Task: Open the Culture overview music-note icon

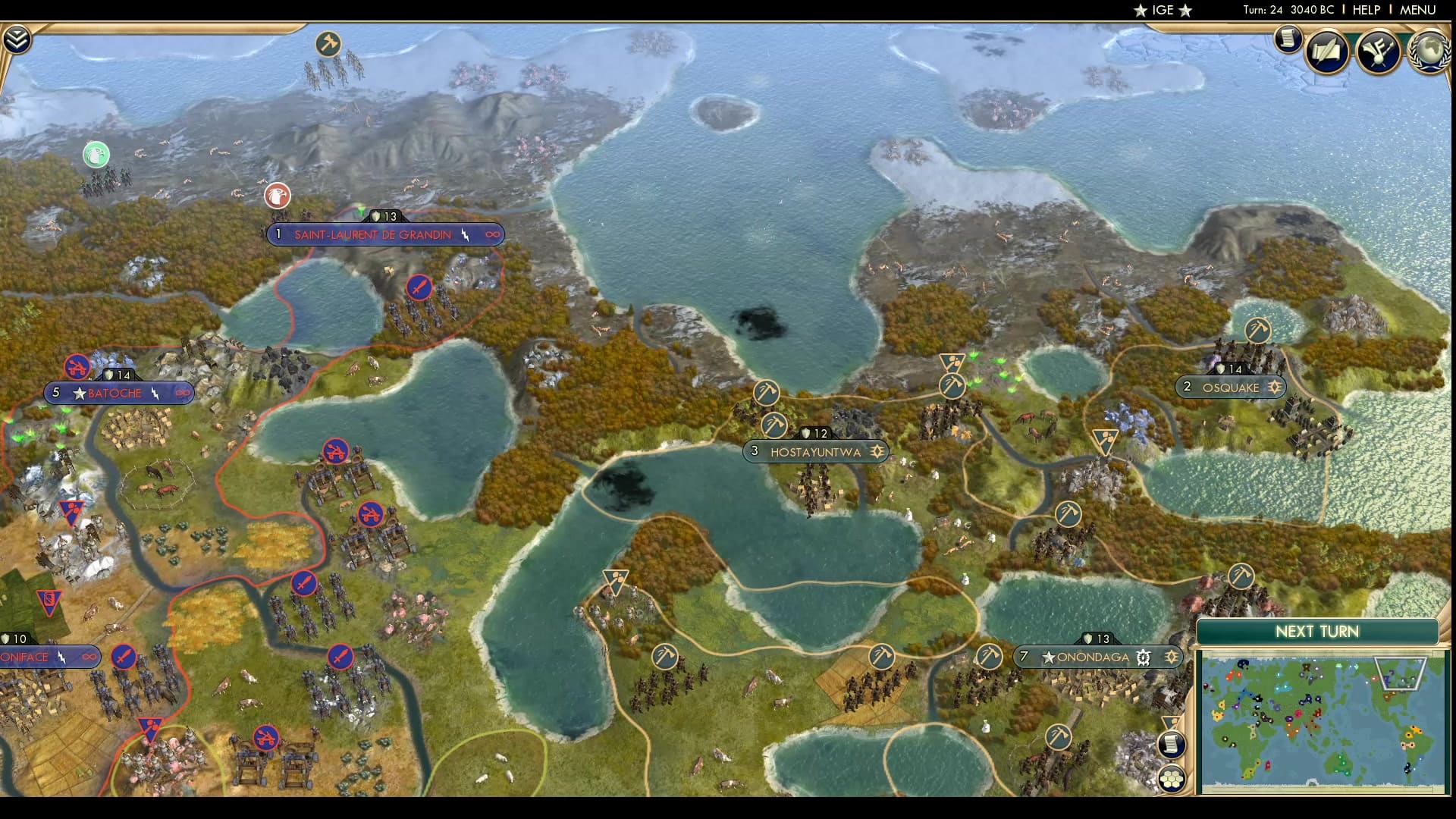Action: [x=1379, y=52]
